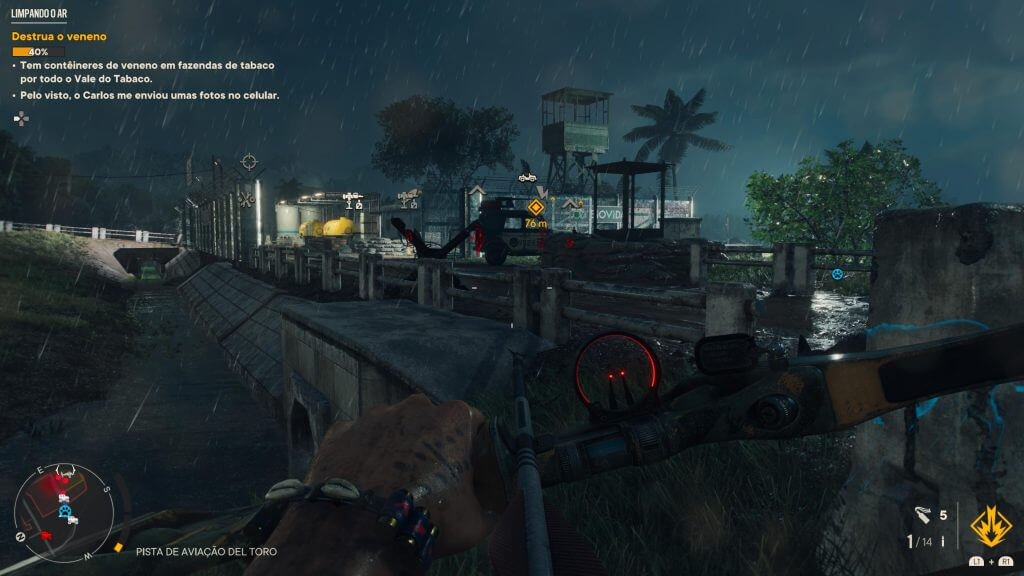Viewport: 1024px width, 576px height.
Task: Select the blue amigo marker by the fence
Action: pos(837,273)
